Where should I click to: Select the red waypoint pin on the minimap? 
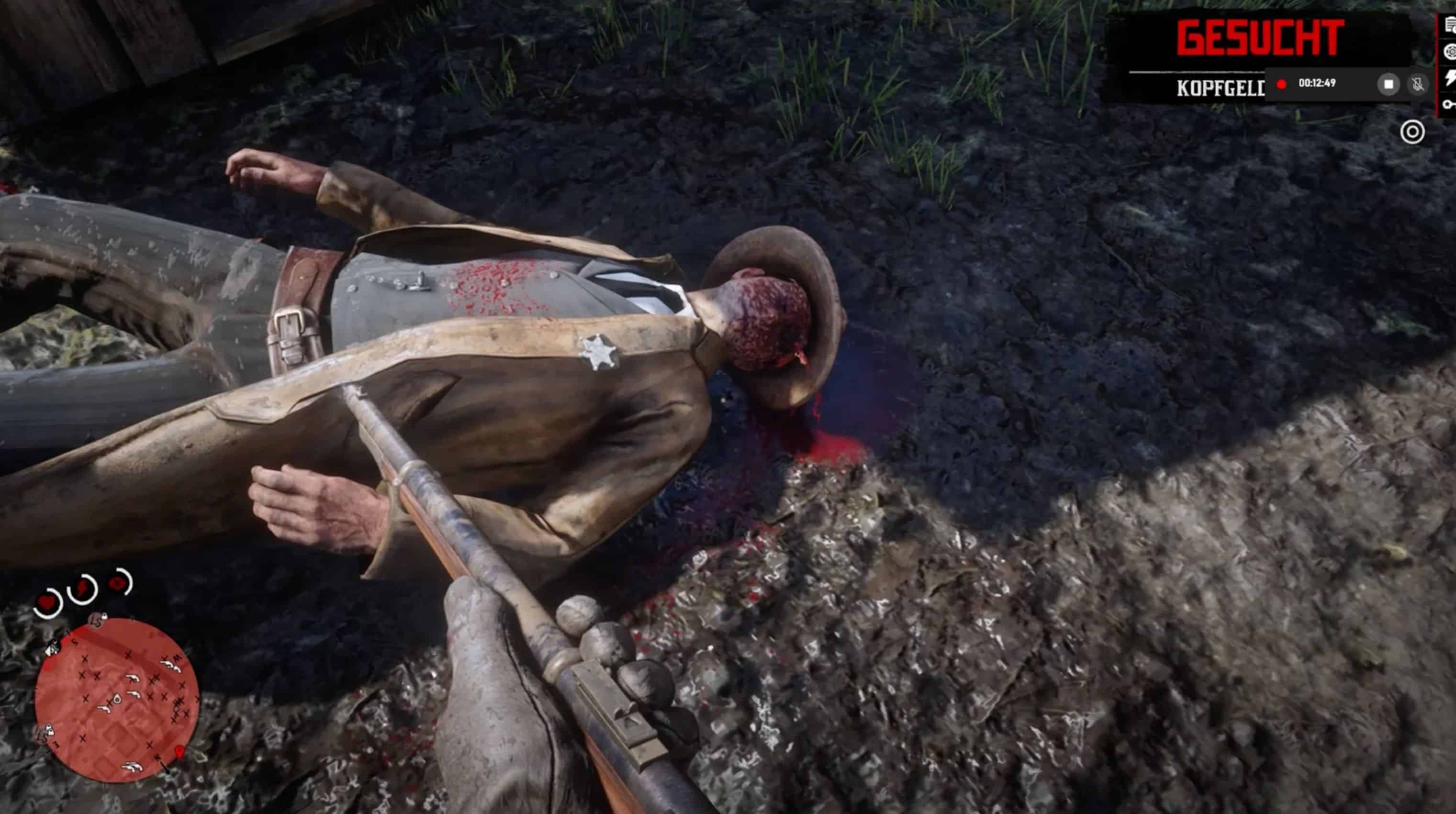coord(180,751)
